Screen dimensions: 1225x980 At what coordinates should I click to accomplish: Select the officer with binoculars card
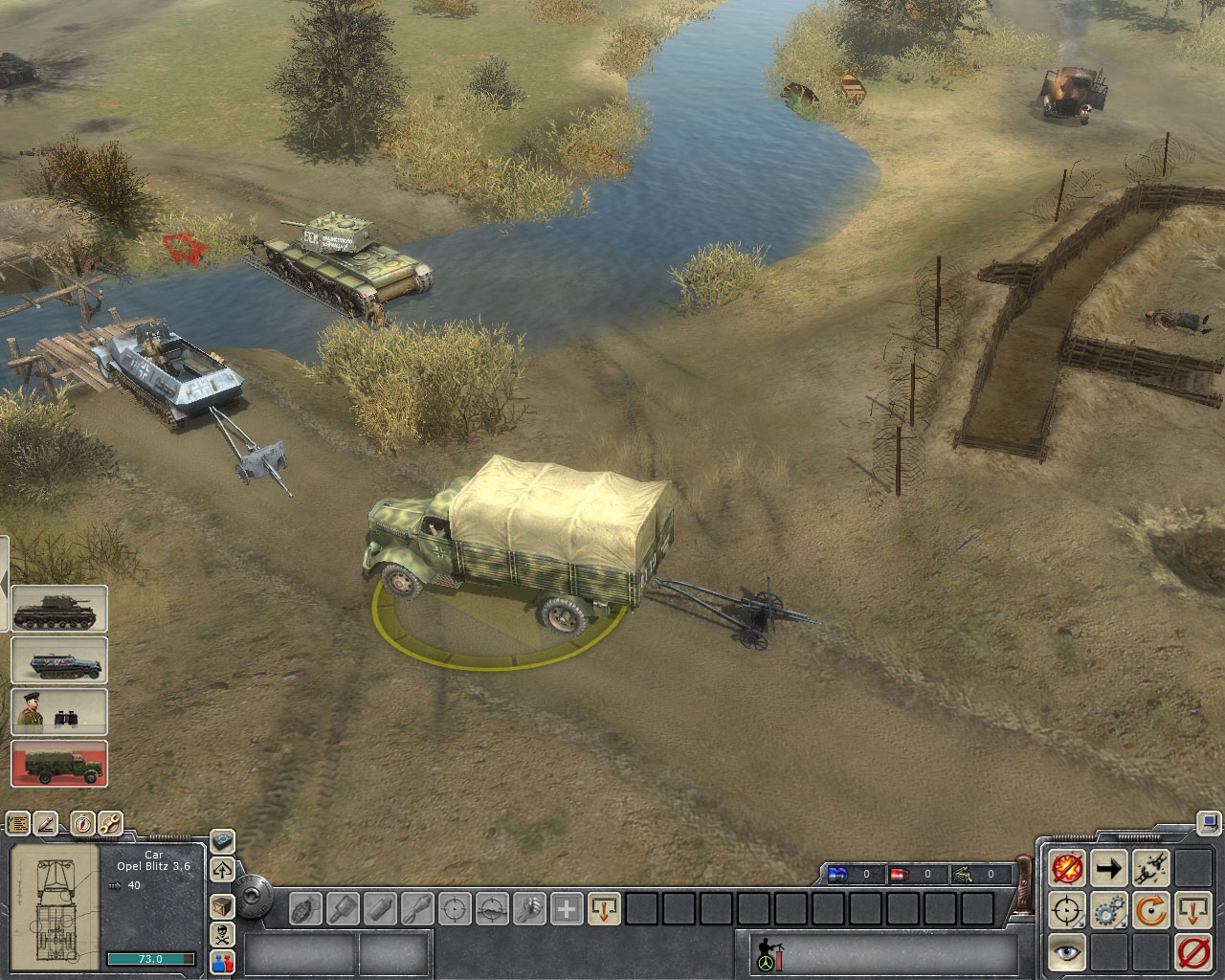point(59,712)
